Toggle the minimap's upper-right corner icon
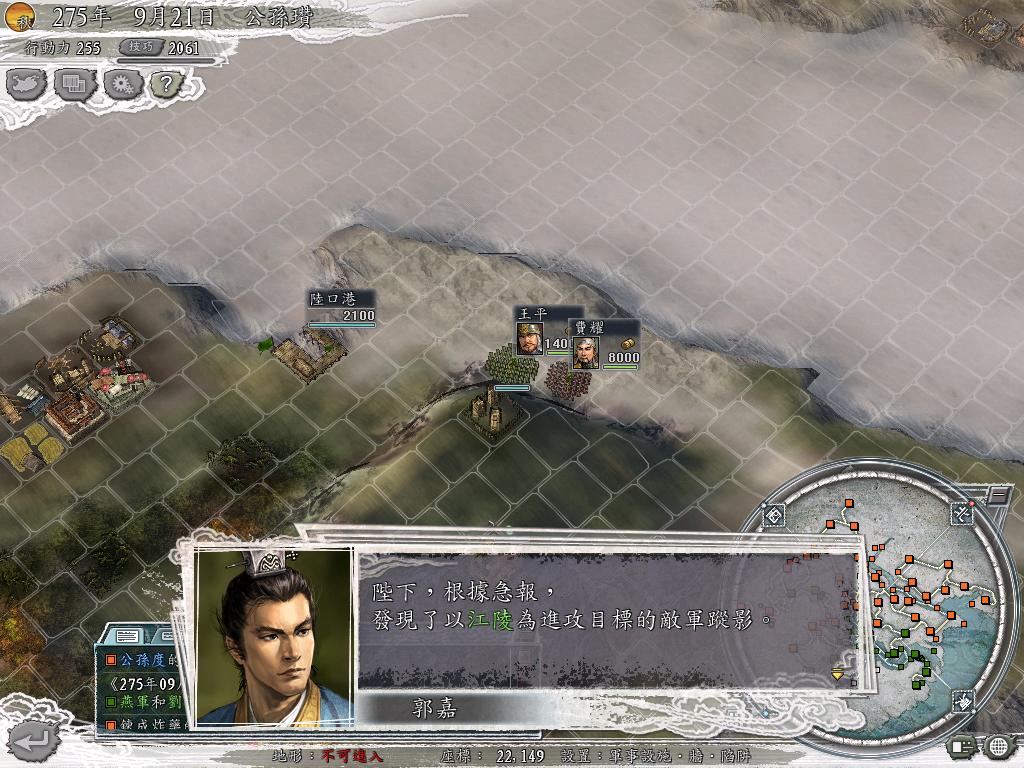The height and width of the screenshot is (768, 1024). pyautogui.click(x=961, y=514)
